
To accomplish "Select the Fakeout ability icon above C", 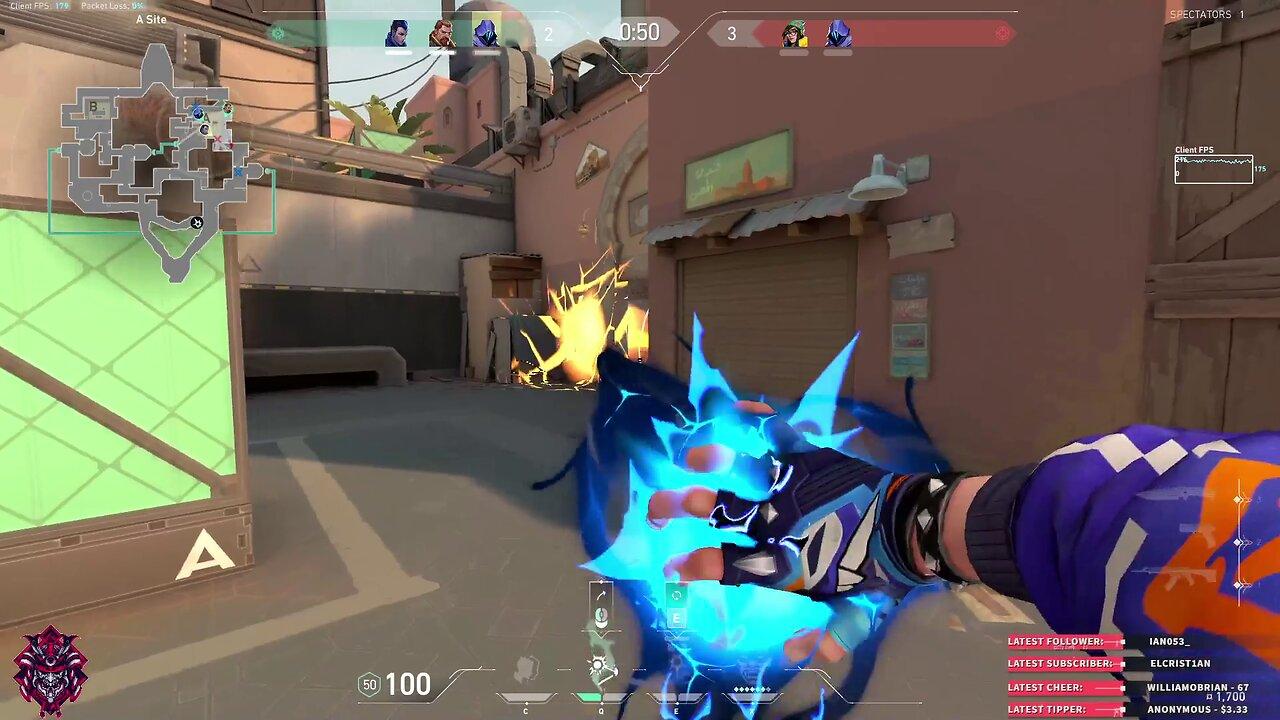I will tap(526, 670).
